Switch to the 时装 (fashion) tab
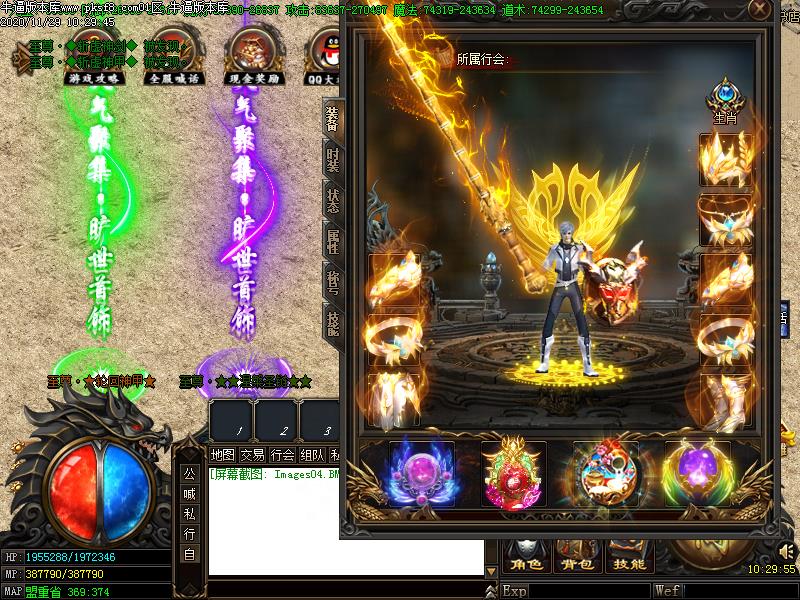 (333, 160)
